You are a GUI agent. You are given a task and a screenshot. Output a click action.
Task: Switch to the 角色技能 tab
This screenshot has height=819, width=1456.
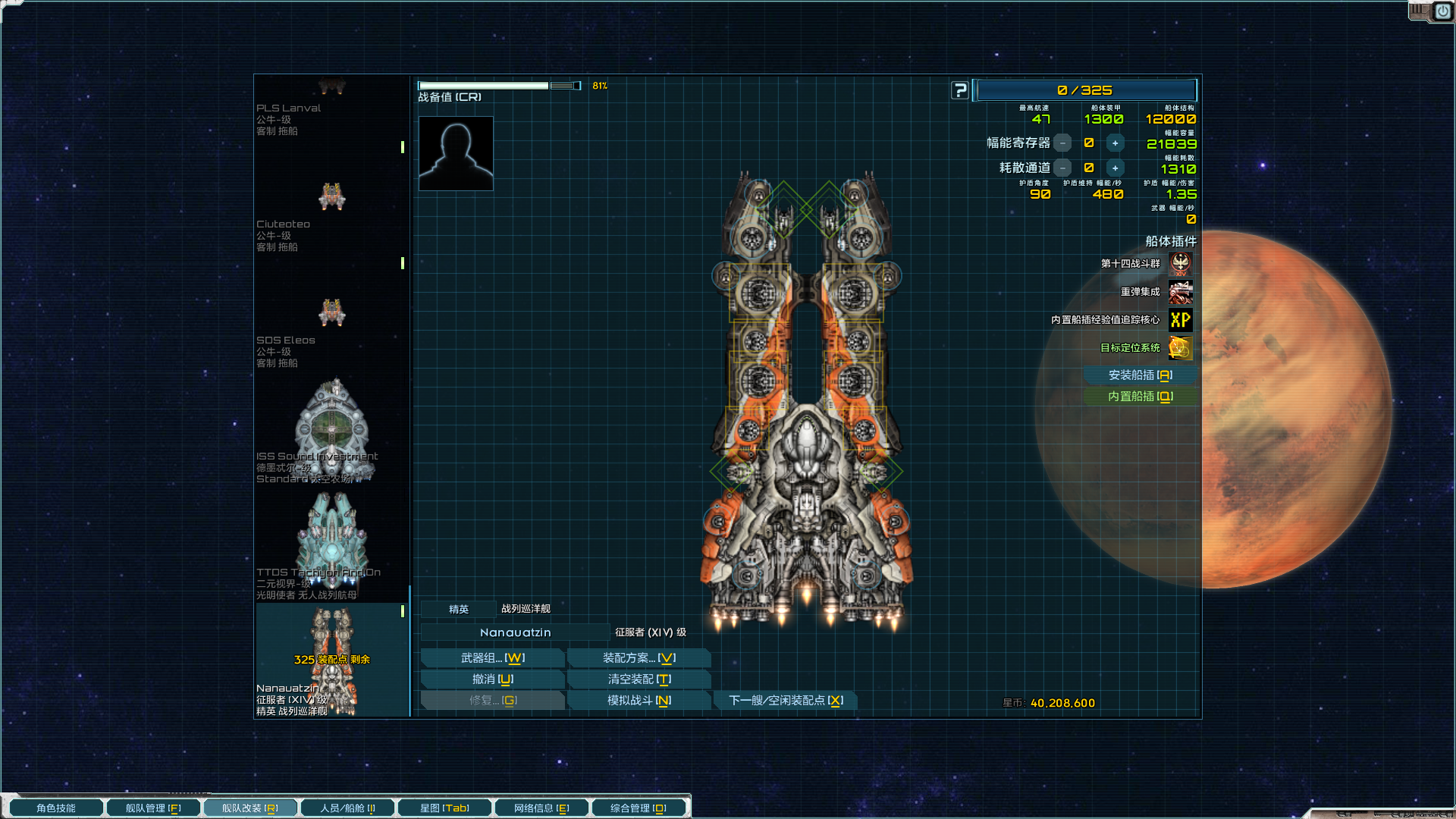56,808
